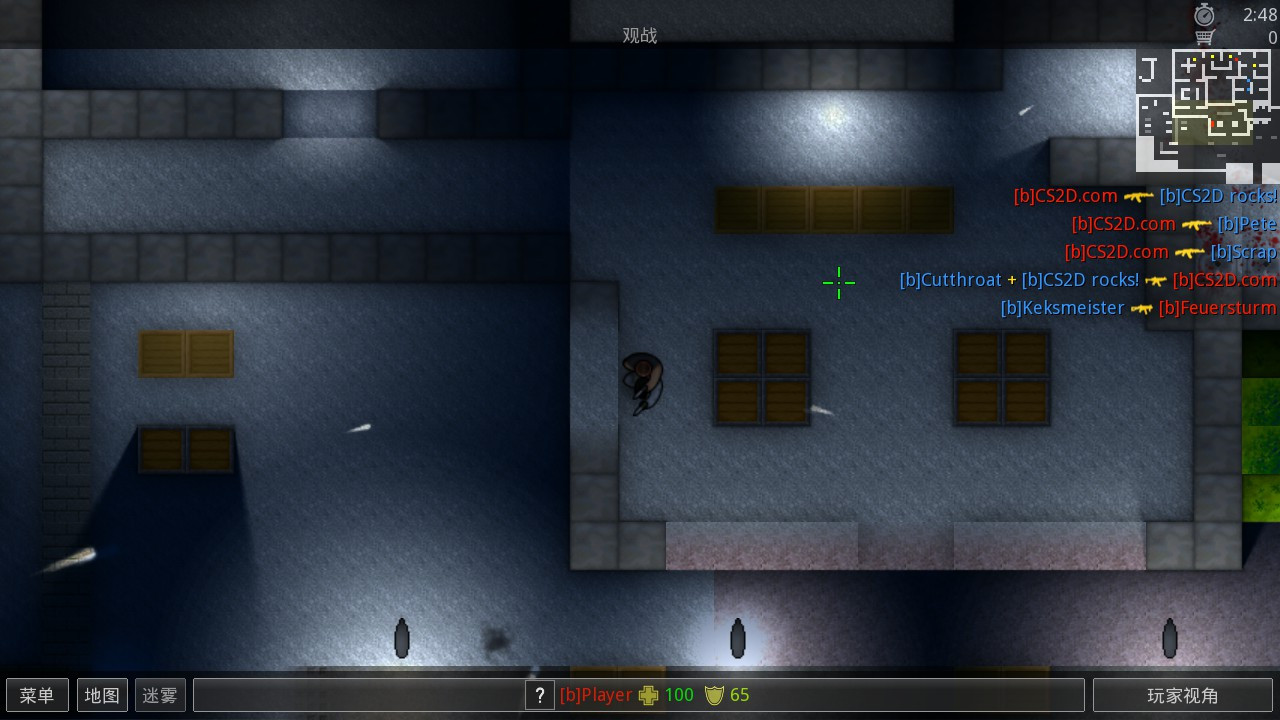Click the AK-47 icon beside [b]Scrap
The height and width of the screenshot is (720, 1280).
1188,252
